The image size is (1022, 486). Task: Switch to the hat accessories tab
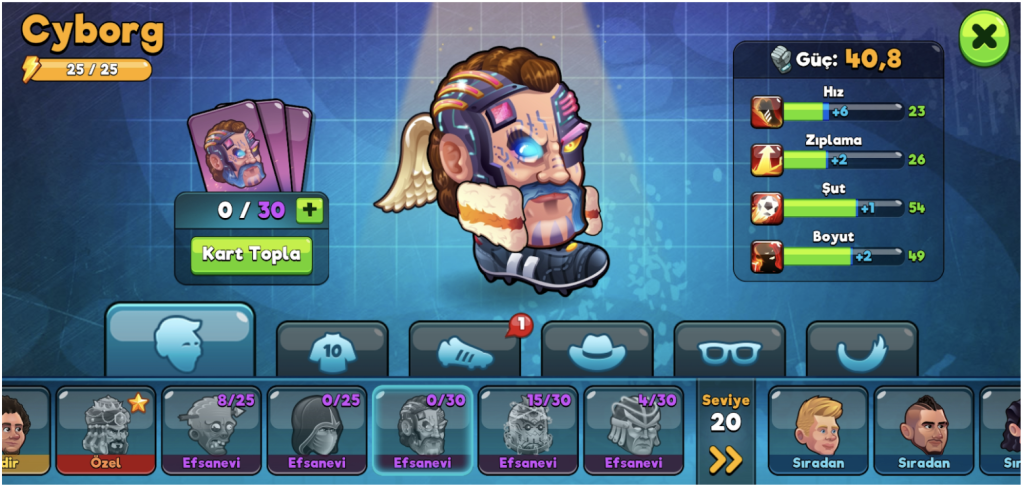point(597,350)
